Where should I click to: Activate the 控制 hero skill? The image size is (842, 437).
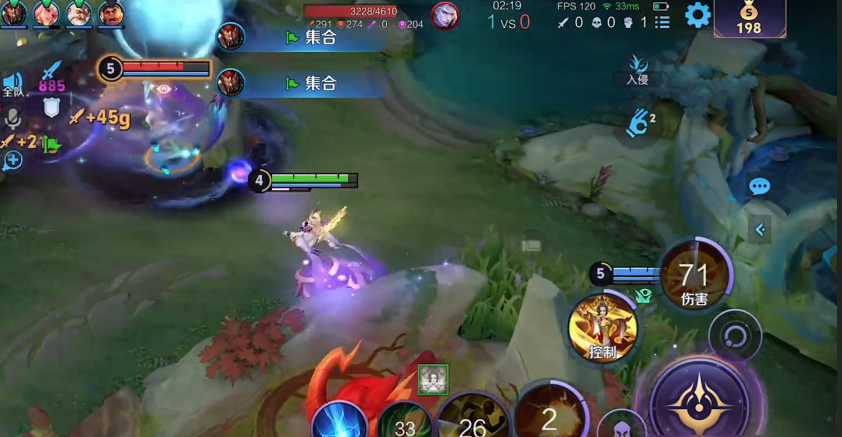tap(603, 327)
